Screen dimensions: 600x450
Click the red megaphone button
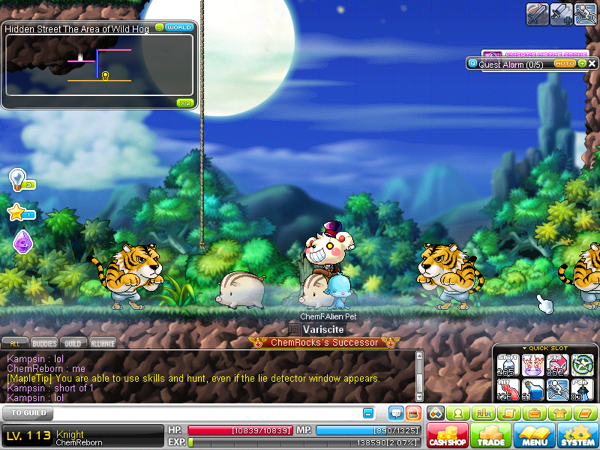412,412
